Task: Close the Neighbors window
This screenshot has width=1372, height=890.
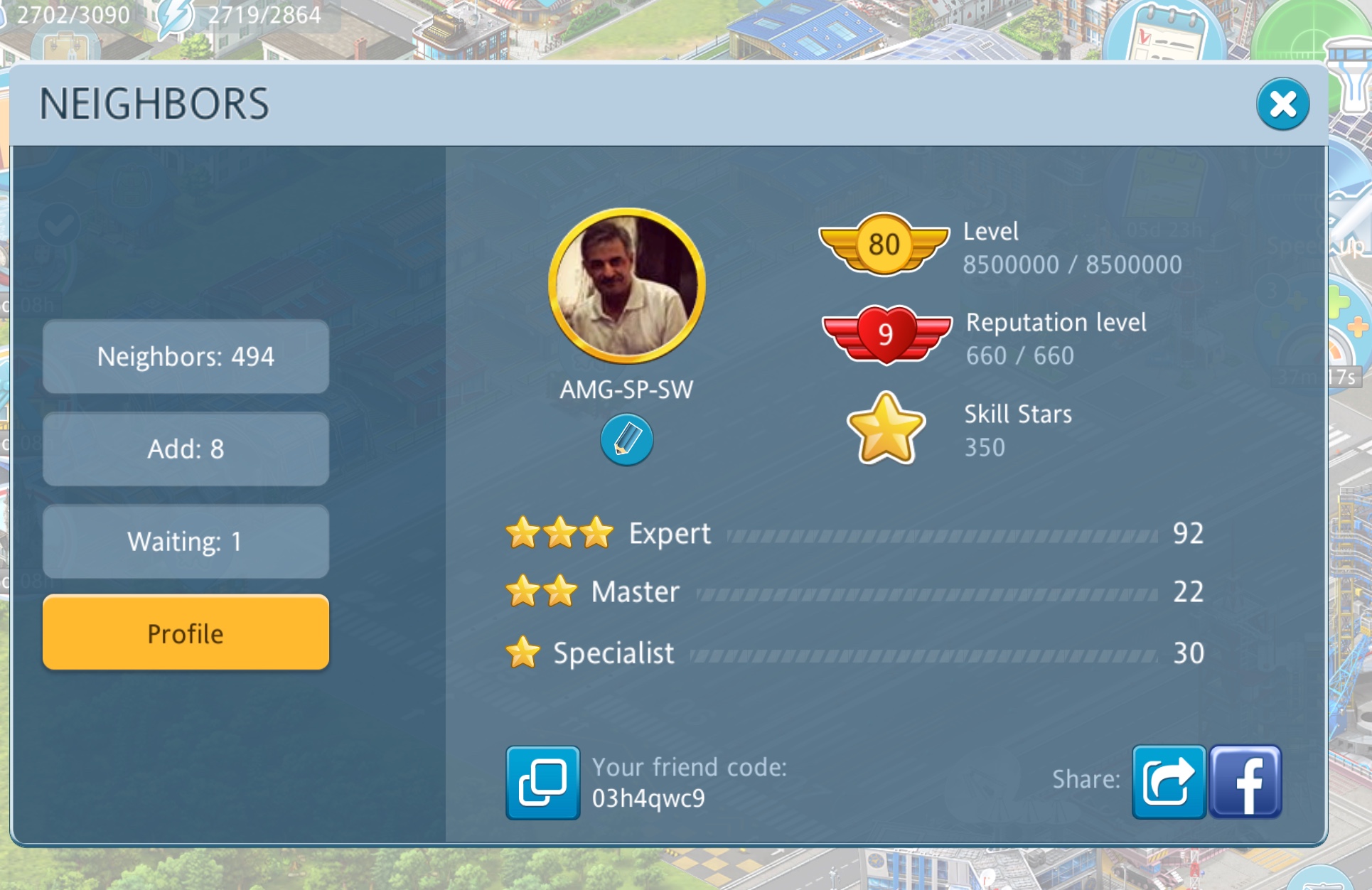Action: 1282,104
